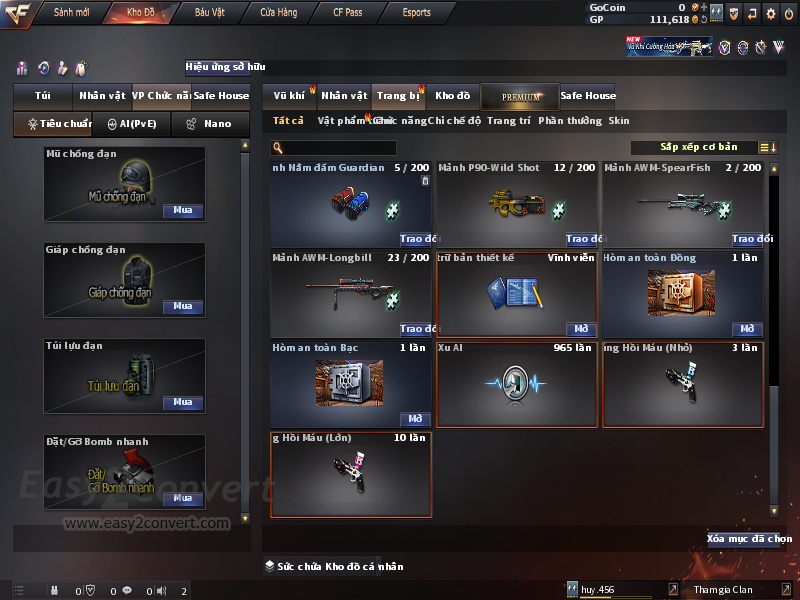This screenshot has width=800, height=600.
Task: Open the Hòm an toàn Bạc safe
Action: pos(416,419)
